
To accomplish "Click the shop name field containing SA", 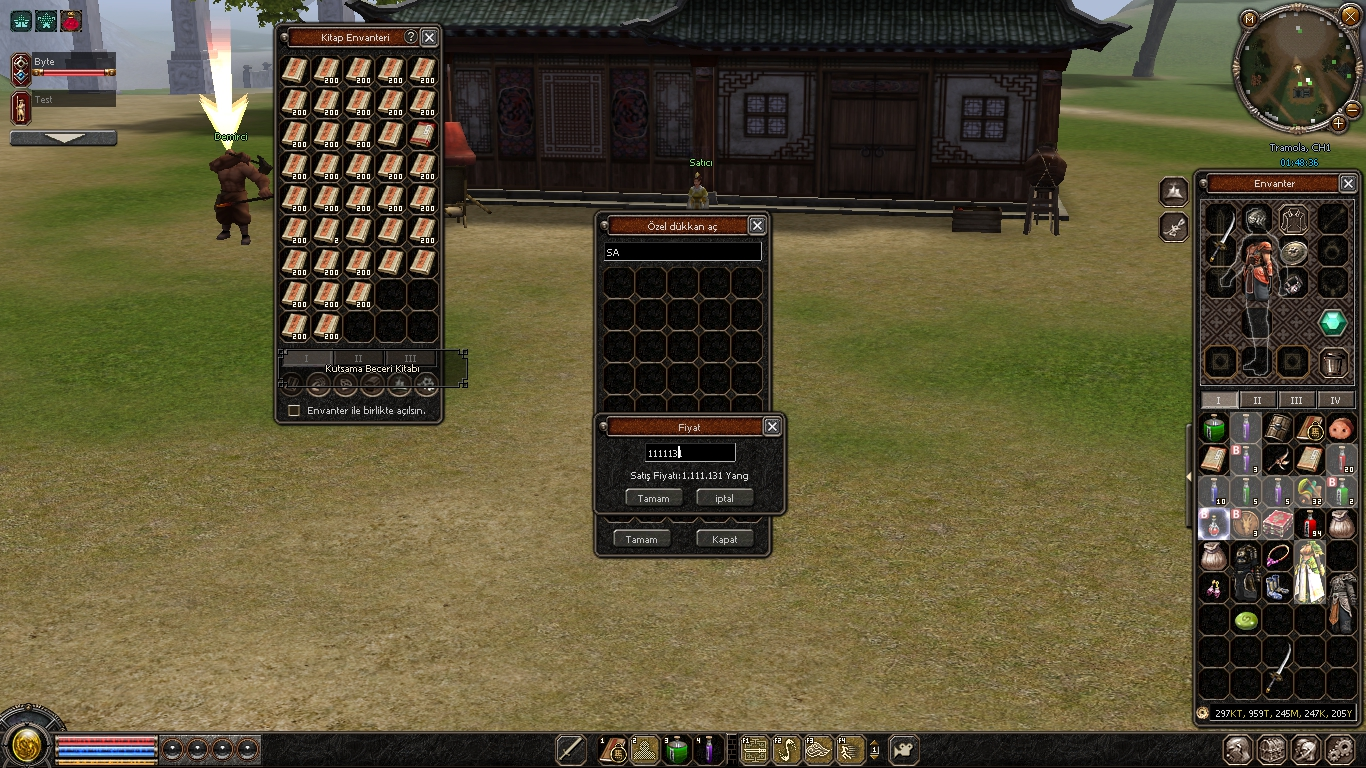I will (x=683, y=253).
